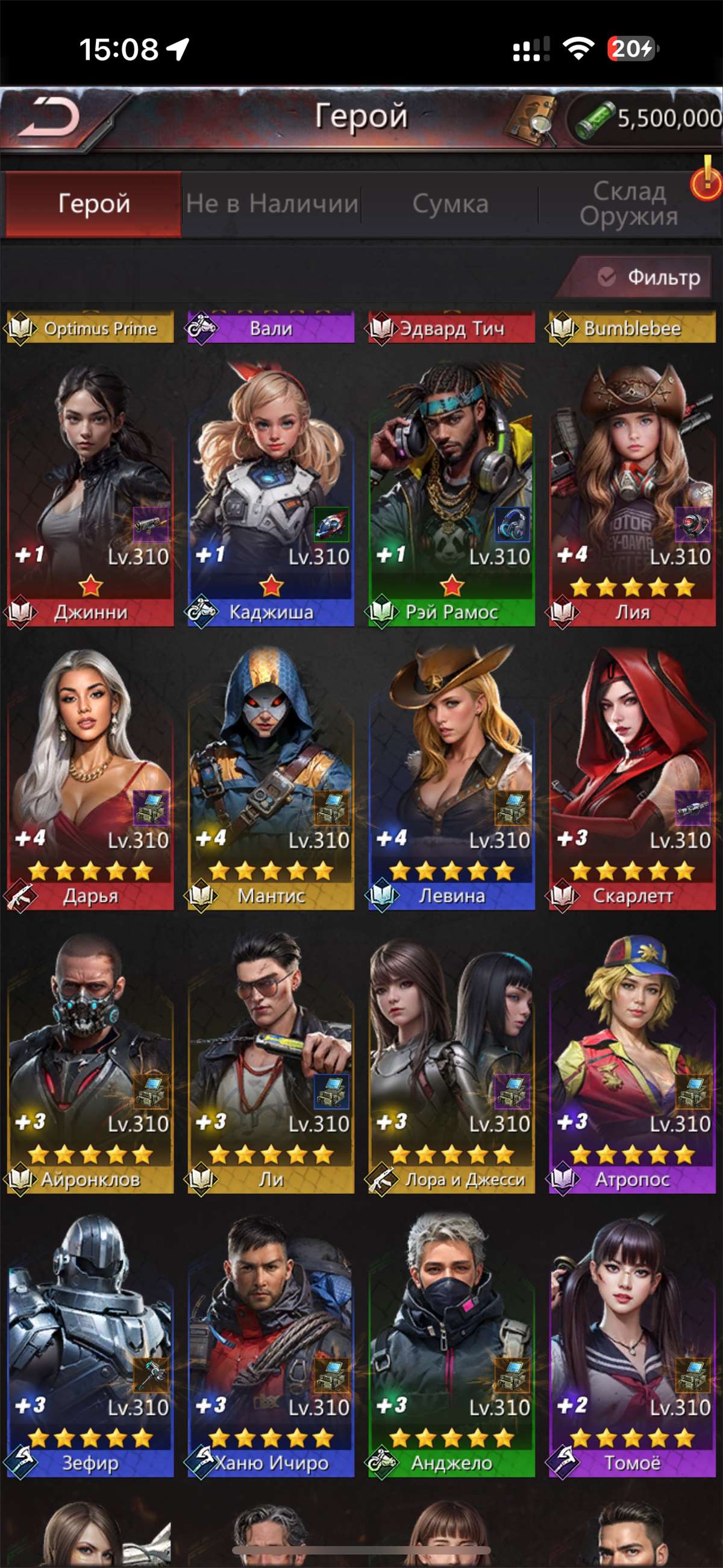This screenshot has width=723, height=1568.
Task: Open the Сумка tab
Action: pos(449,204)
